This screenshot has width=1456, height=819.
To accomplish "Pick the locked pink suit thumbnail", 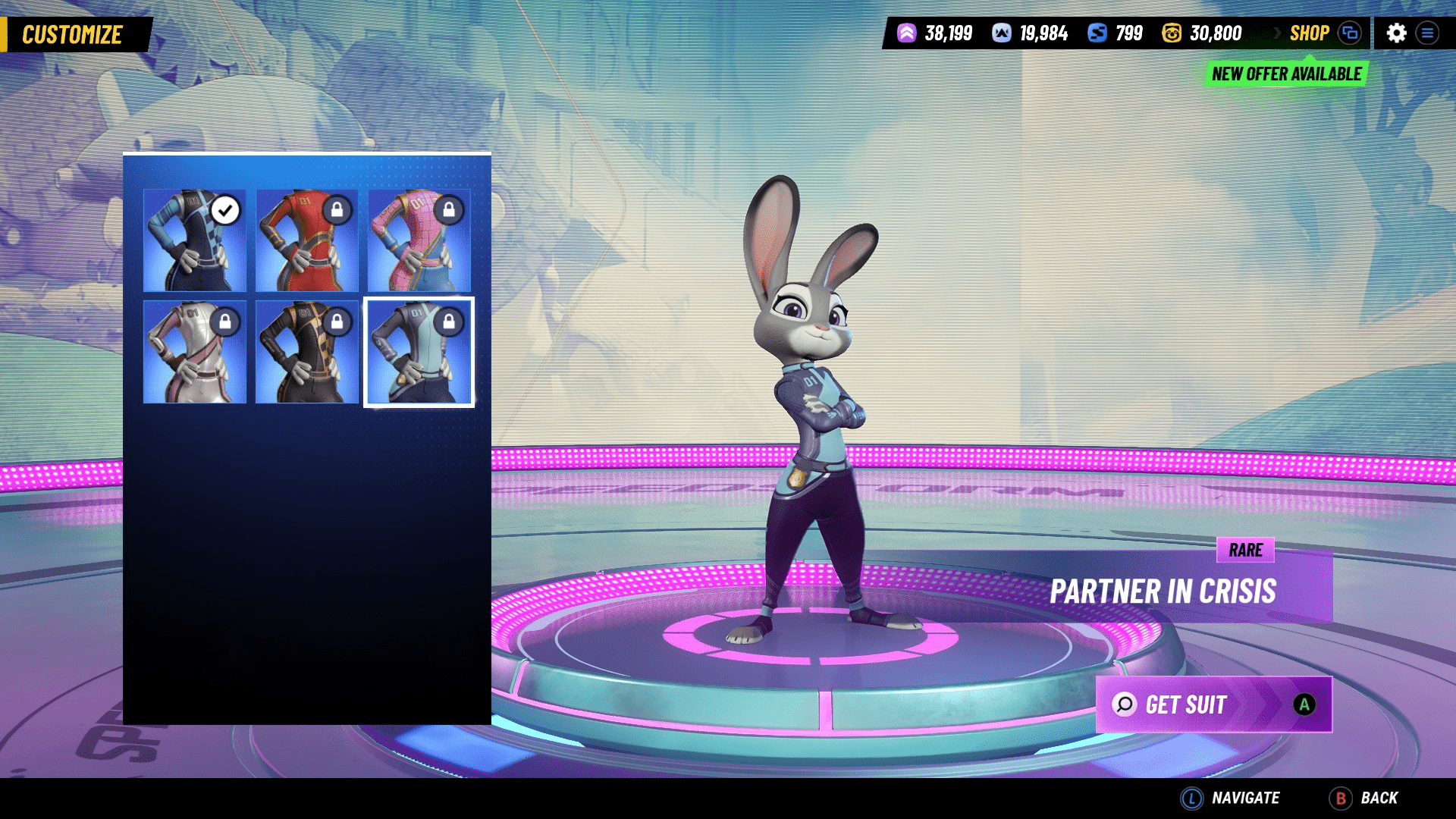I will tap(419, 240).
